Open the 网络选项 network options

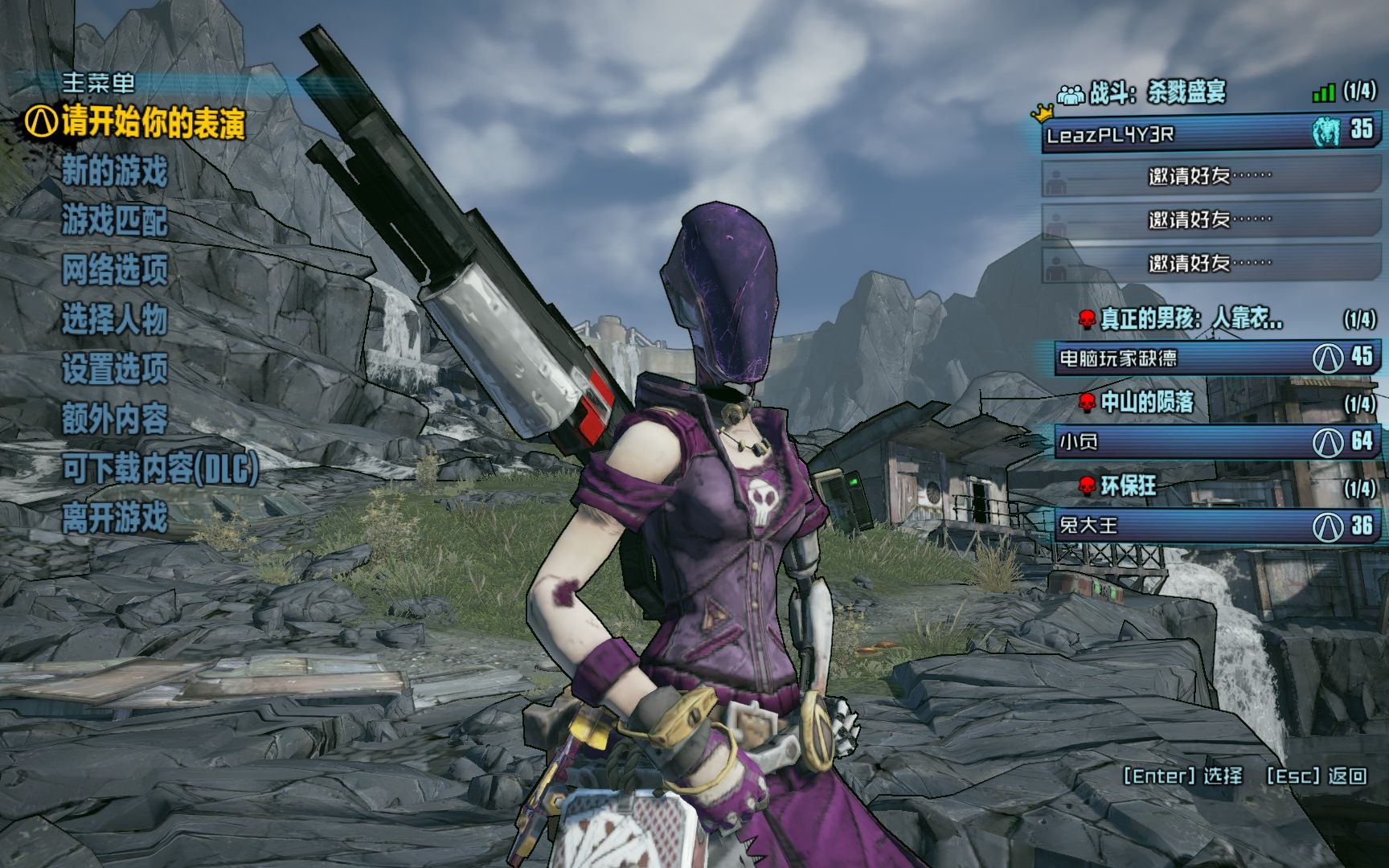[115, 270]
